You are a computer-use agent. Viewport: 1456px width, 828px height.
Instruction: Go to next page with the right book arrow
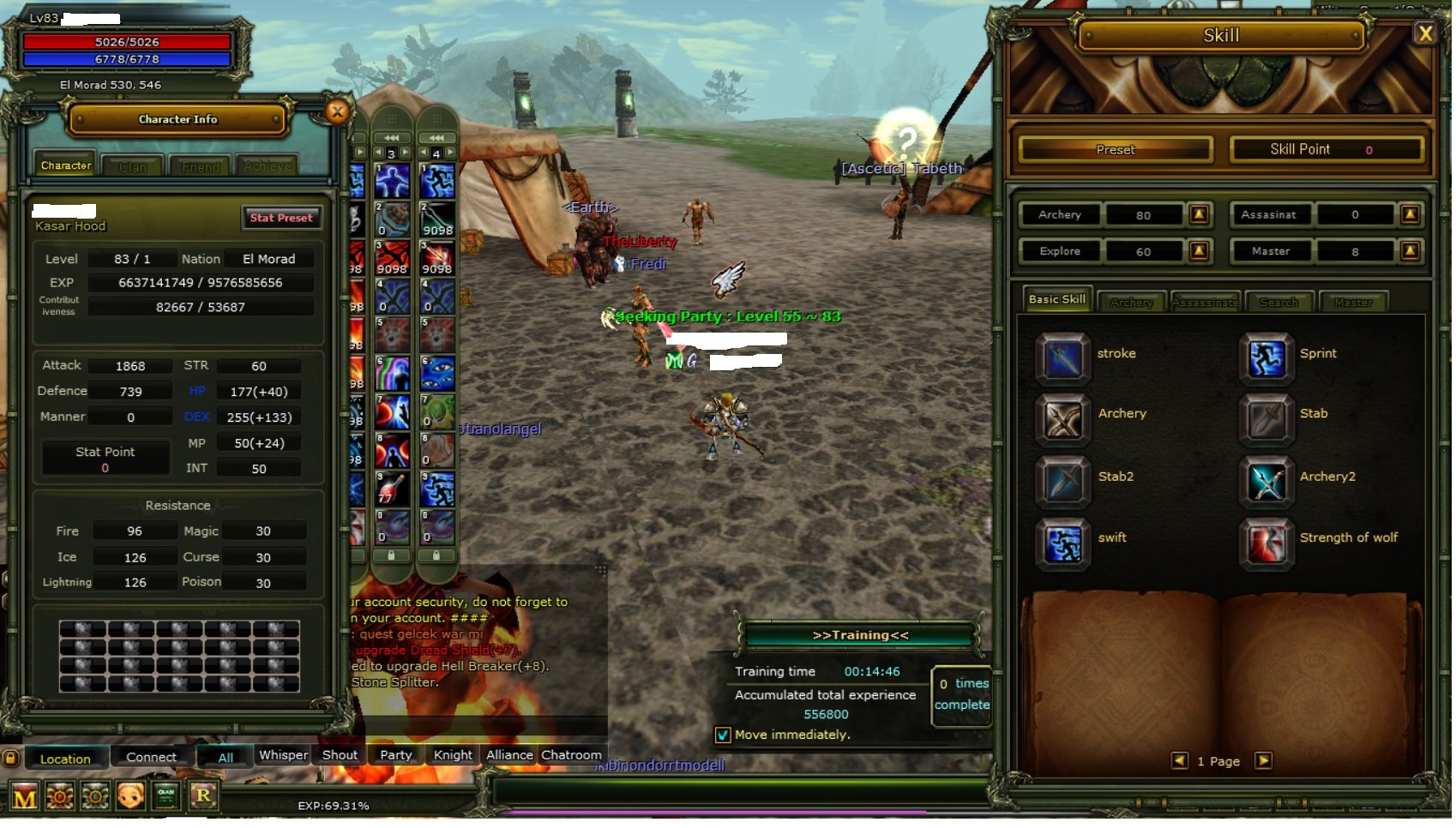(x=1262, y=761)
